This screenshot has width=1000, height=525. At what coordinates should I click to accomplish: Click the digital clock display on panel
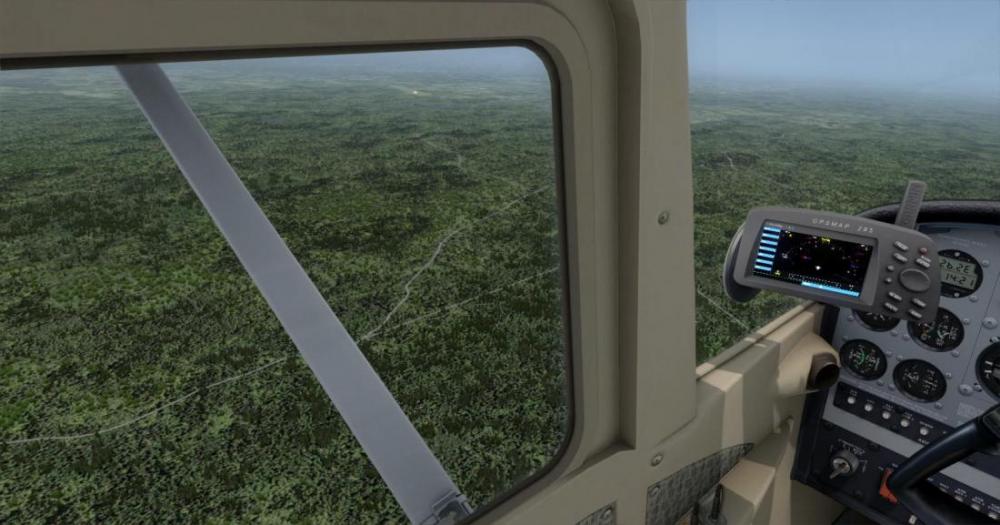[958, 273]
